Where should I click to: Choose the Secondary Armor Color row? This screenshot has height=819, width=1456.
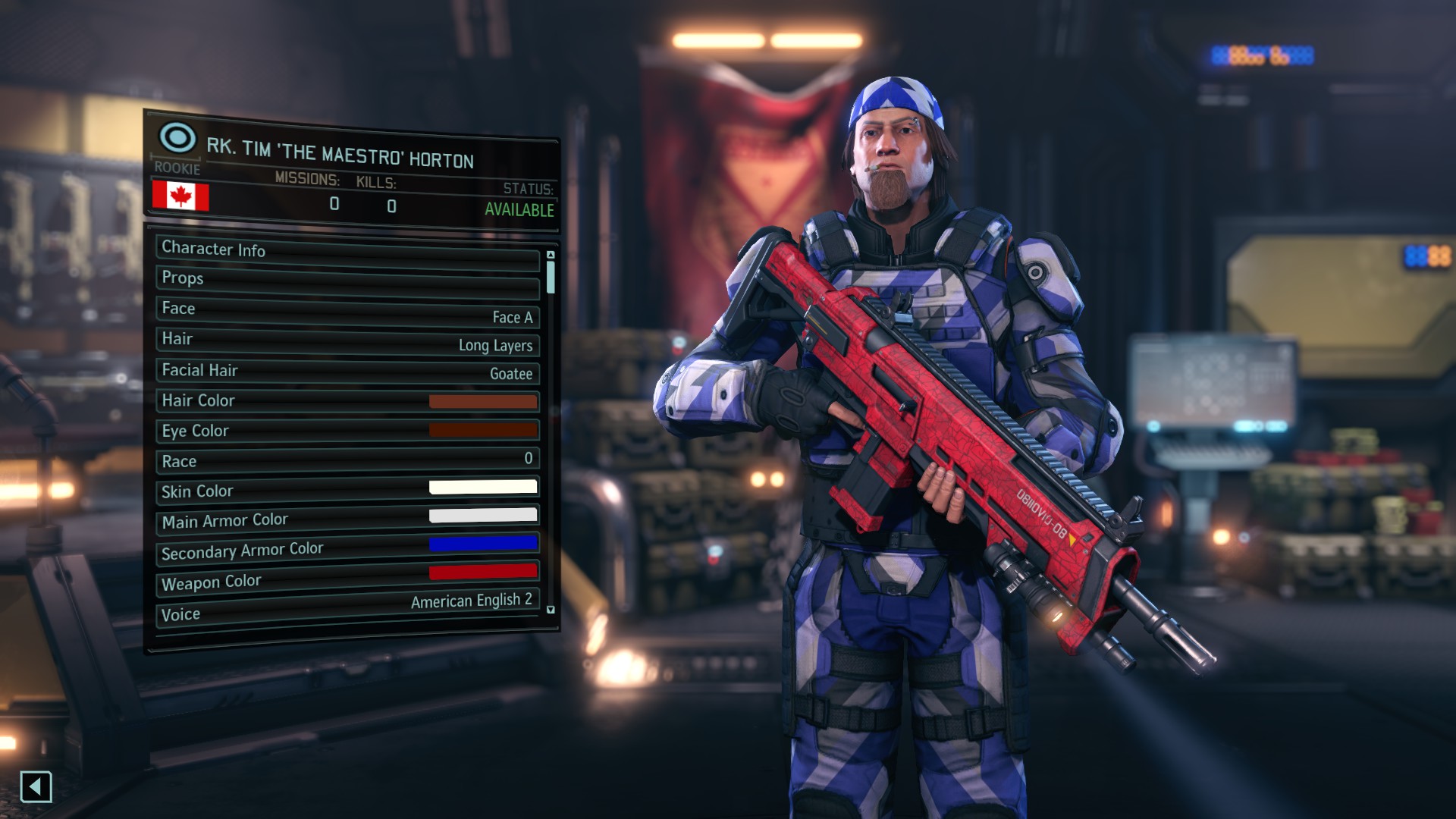[x=347, y=549]
